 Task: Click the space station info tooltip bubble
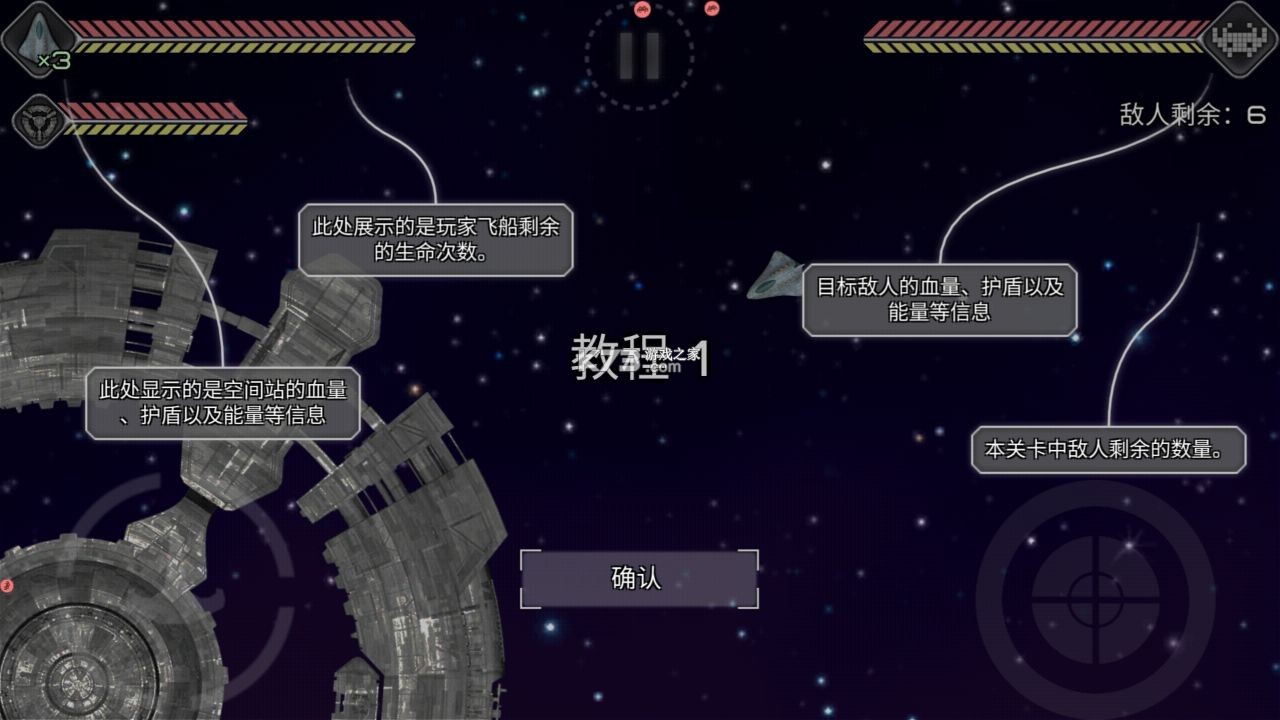(x=225, y=404)
